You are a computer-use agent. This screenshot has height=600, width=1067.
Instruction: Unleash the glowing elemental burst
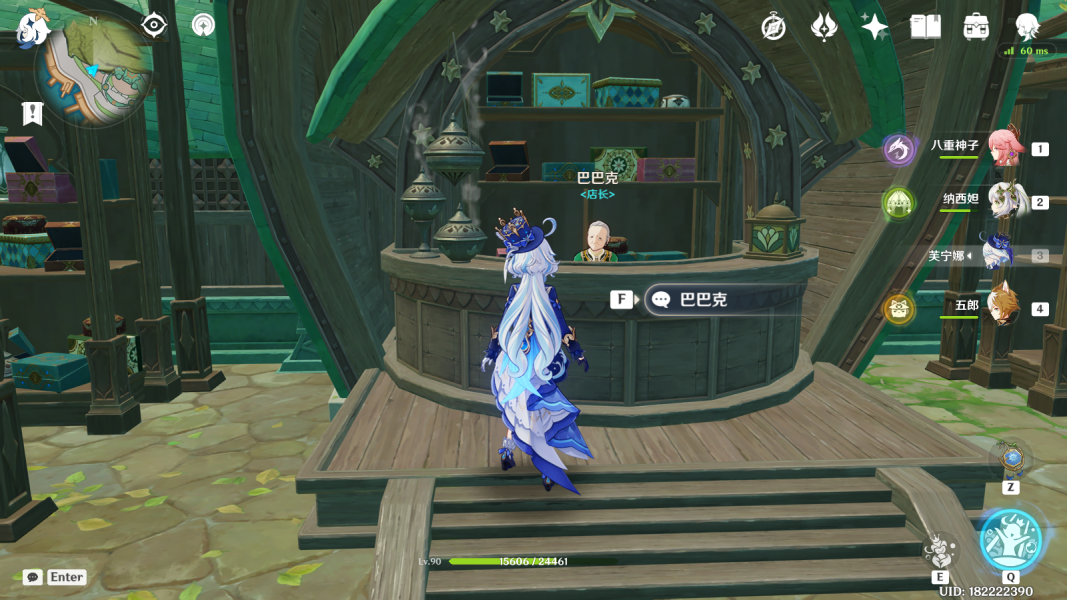click(x=1011, y=539)
